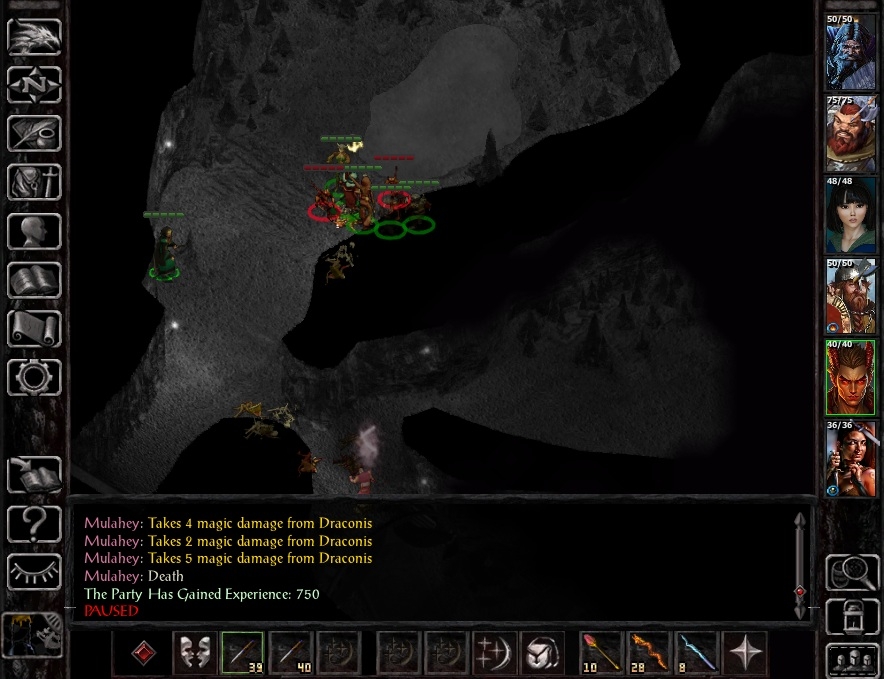Select the red-skinned character portrait with 40/40

850,378
